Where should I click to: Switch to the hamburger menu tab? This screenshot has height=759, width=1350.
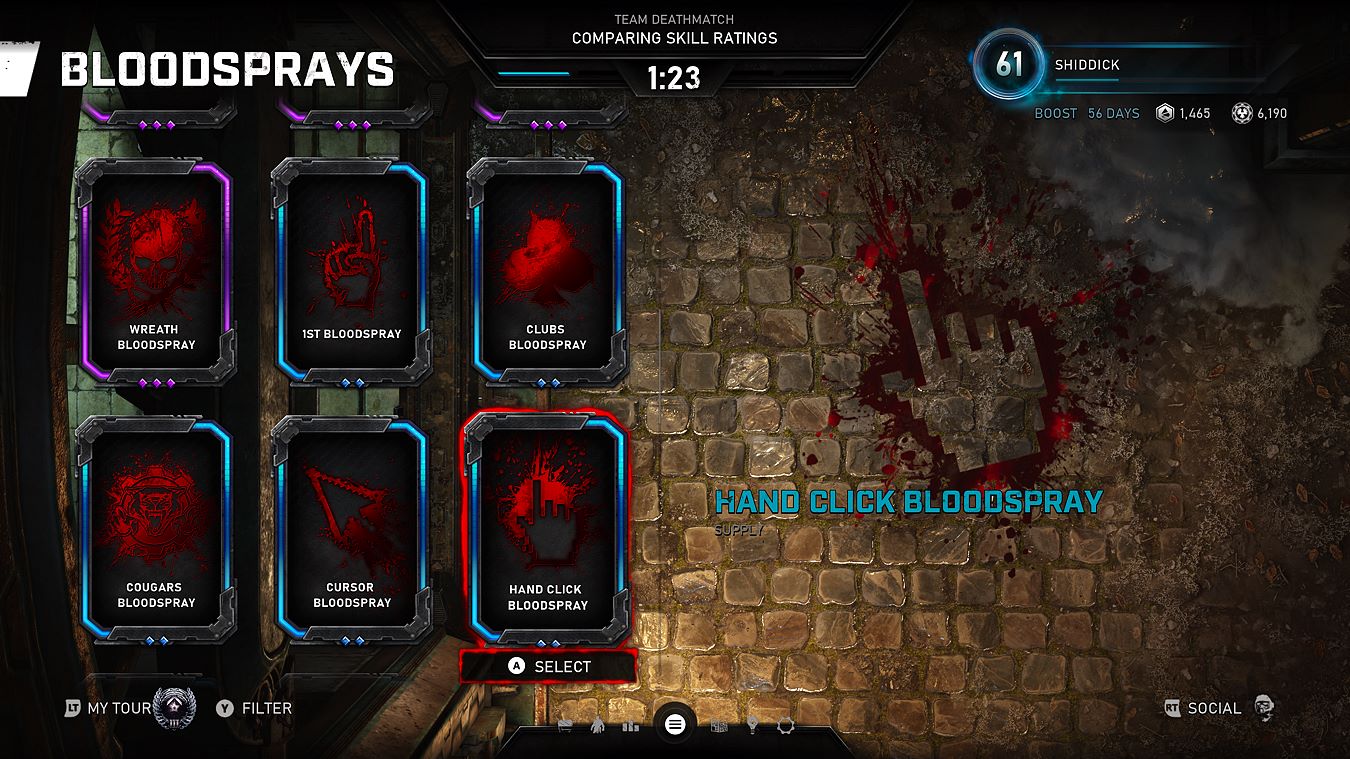pos(672,725)
